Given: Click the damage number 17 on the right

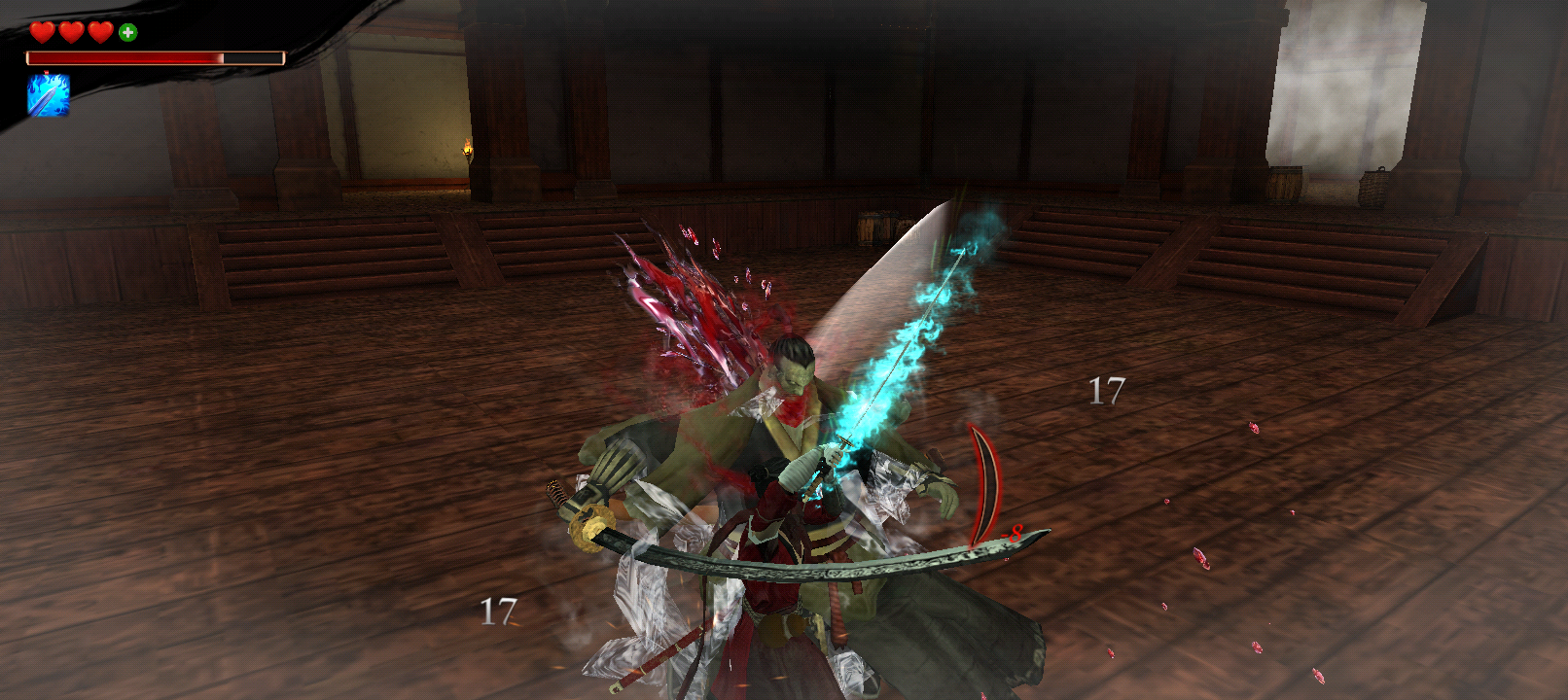Looking at the screenshot, I should click(1106, 392).
